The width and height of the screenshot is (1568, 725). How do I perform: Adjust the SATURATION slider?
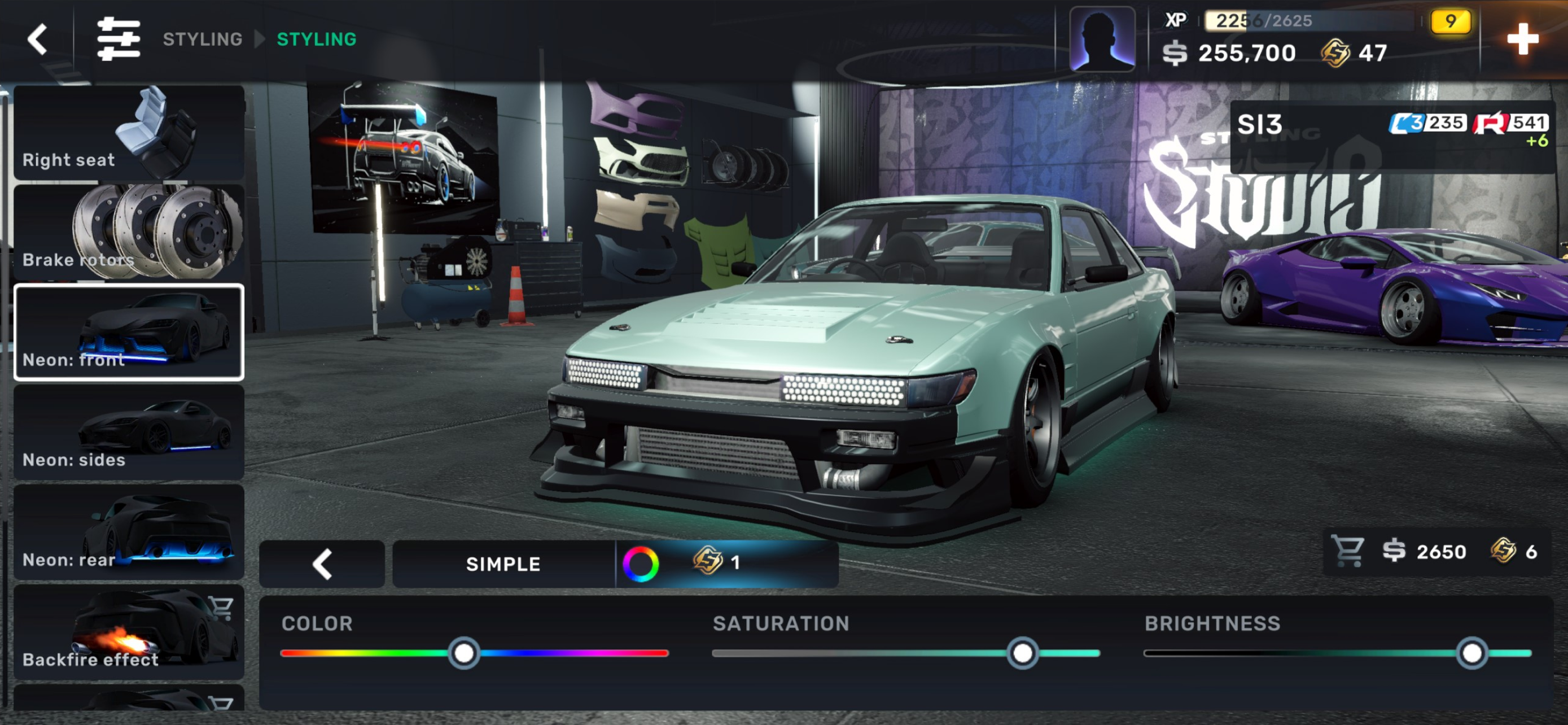[x=1022, y=653]
